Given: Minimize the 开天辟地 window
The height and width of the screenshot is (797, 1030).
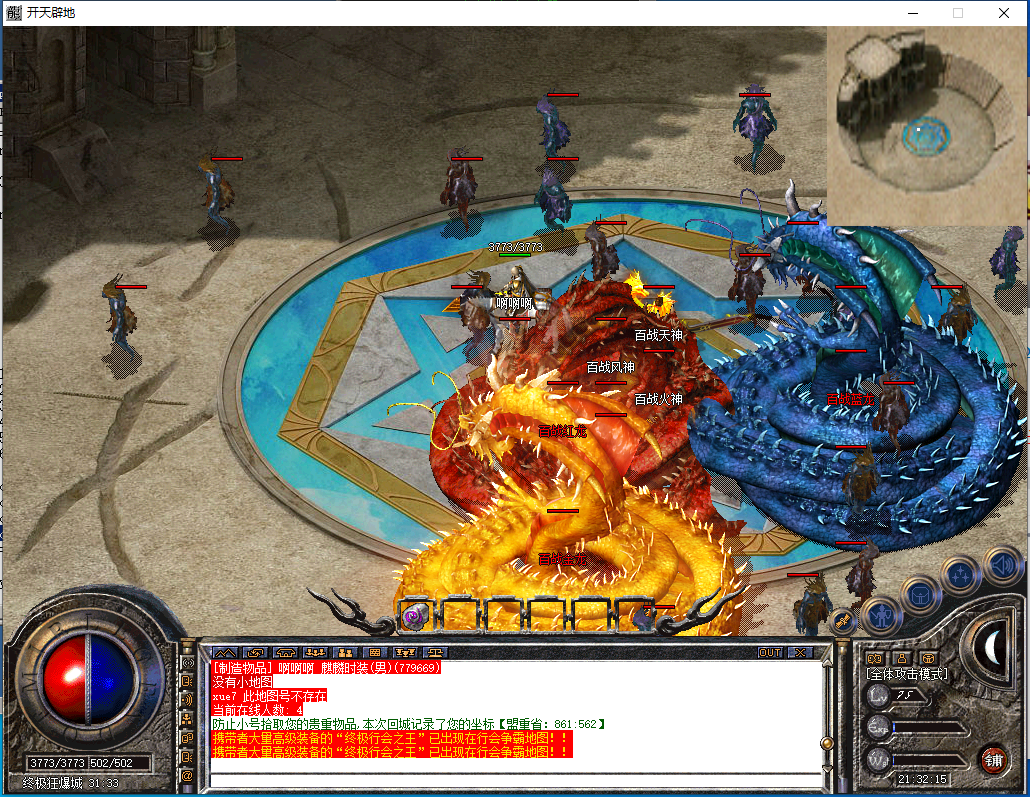Looking at the screenshot, I should tap(911, 13).
